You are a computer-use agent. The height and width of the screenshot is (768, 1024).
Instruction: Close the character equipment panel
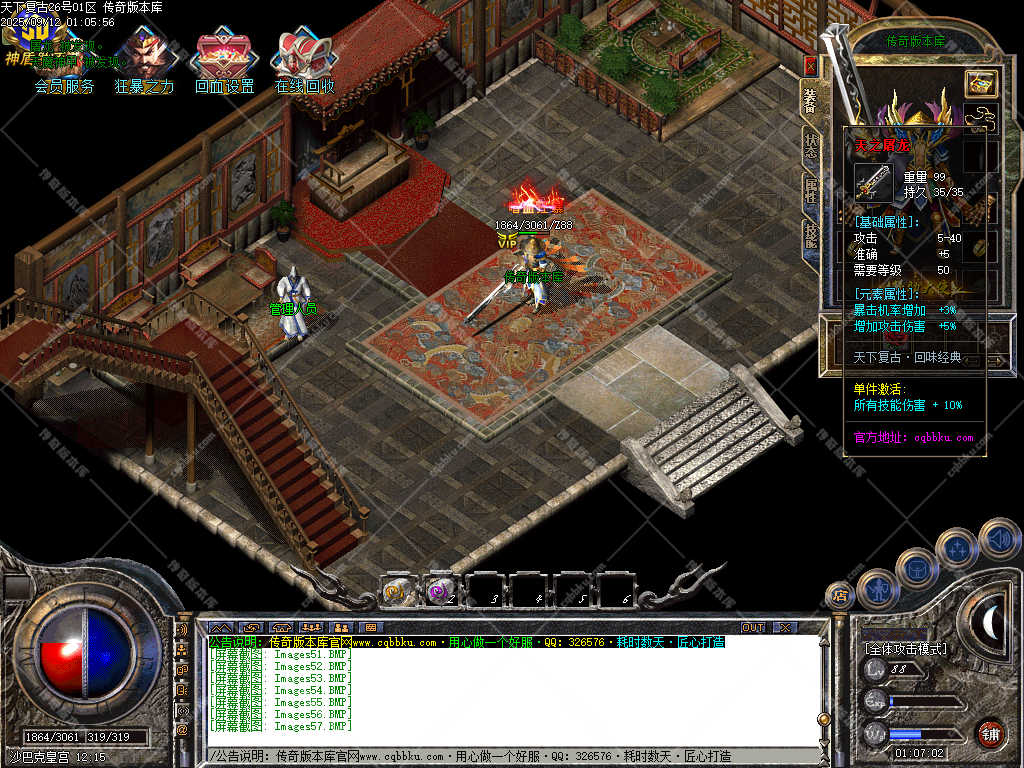[810, 66]
